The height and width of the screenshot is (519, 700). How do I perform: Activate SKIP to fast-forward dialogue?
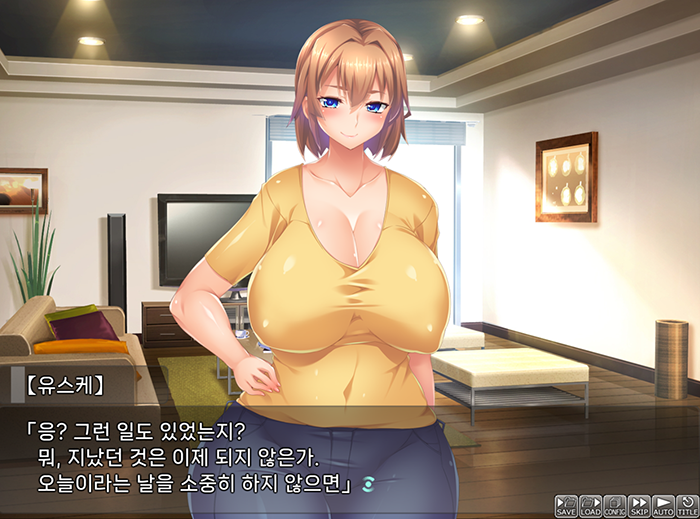(x=639, y=505)
